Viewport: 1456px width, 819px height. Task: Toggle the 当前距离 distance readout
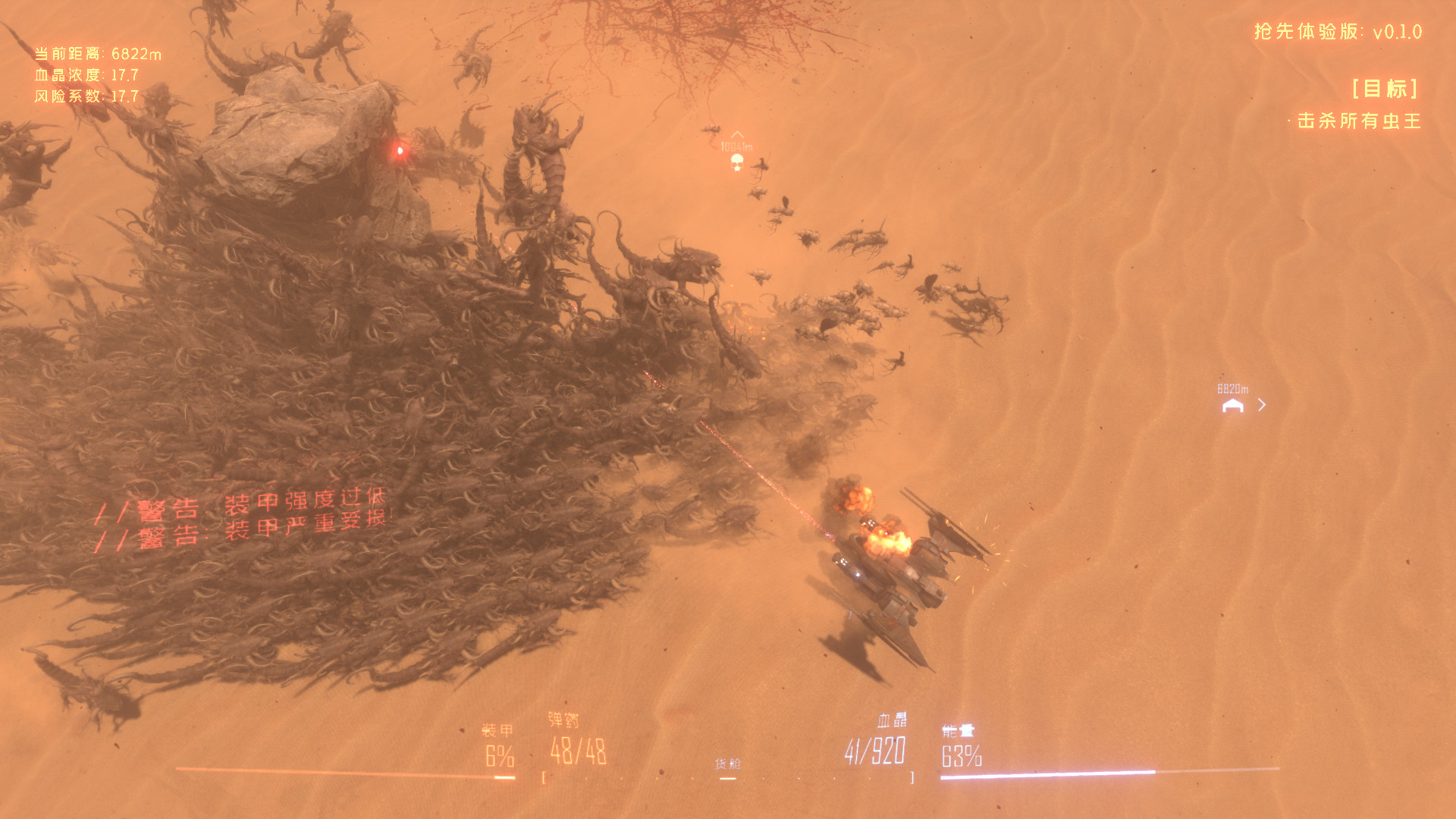97,54
